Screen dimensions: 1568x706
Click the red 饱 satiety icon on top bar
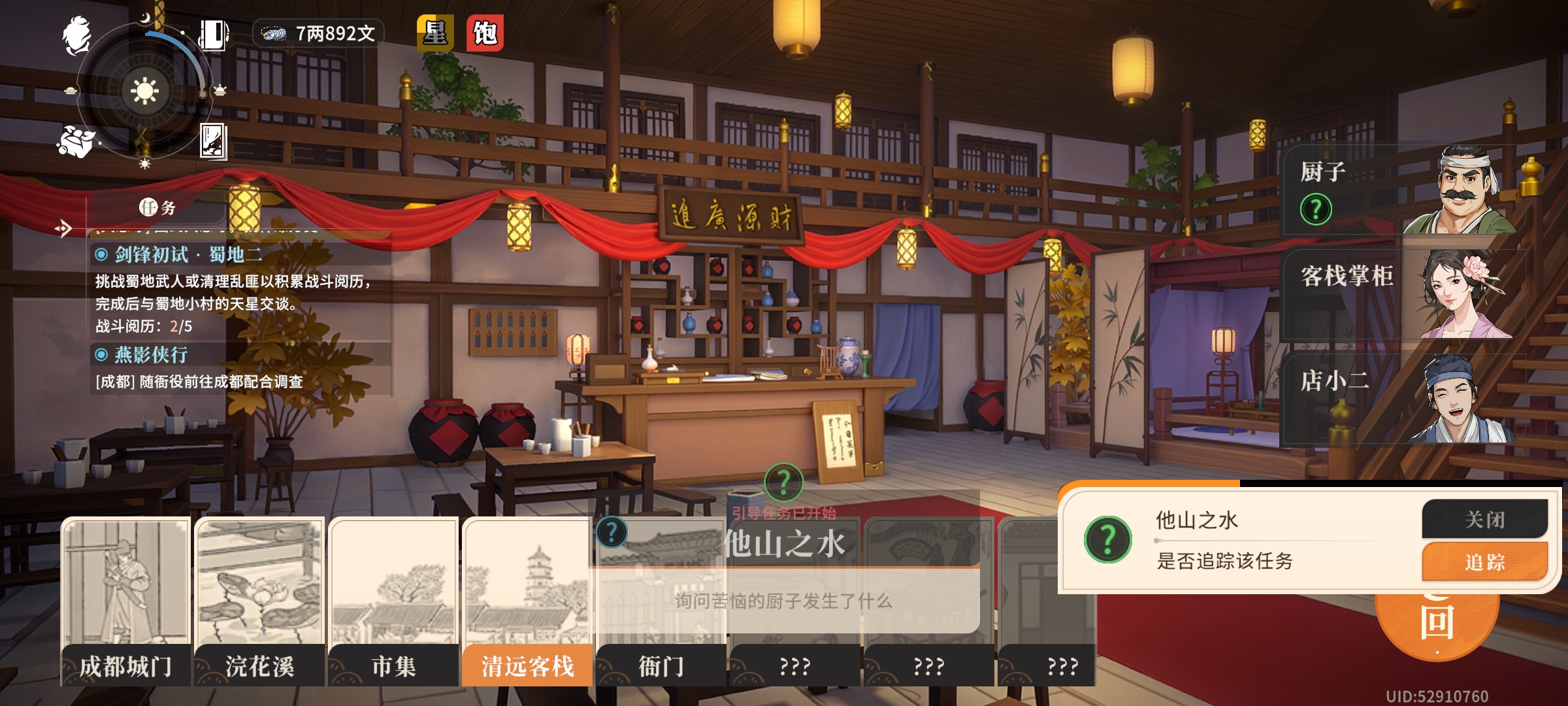[487, 31]
